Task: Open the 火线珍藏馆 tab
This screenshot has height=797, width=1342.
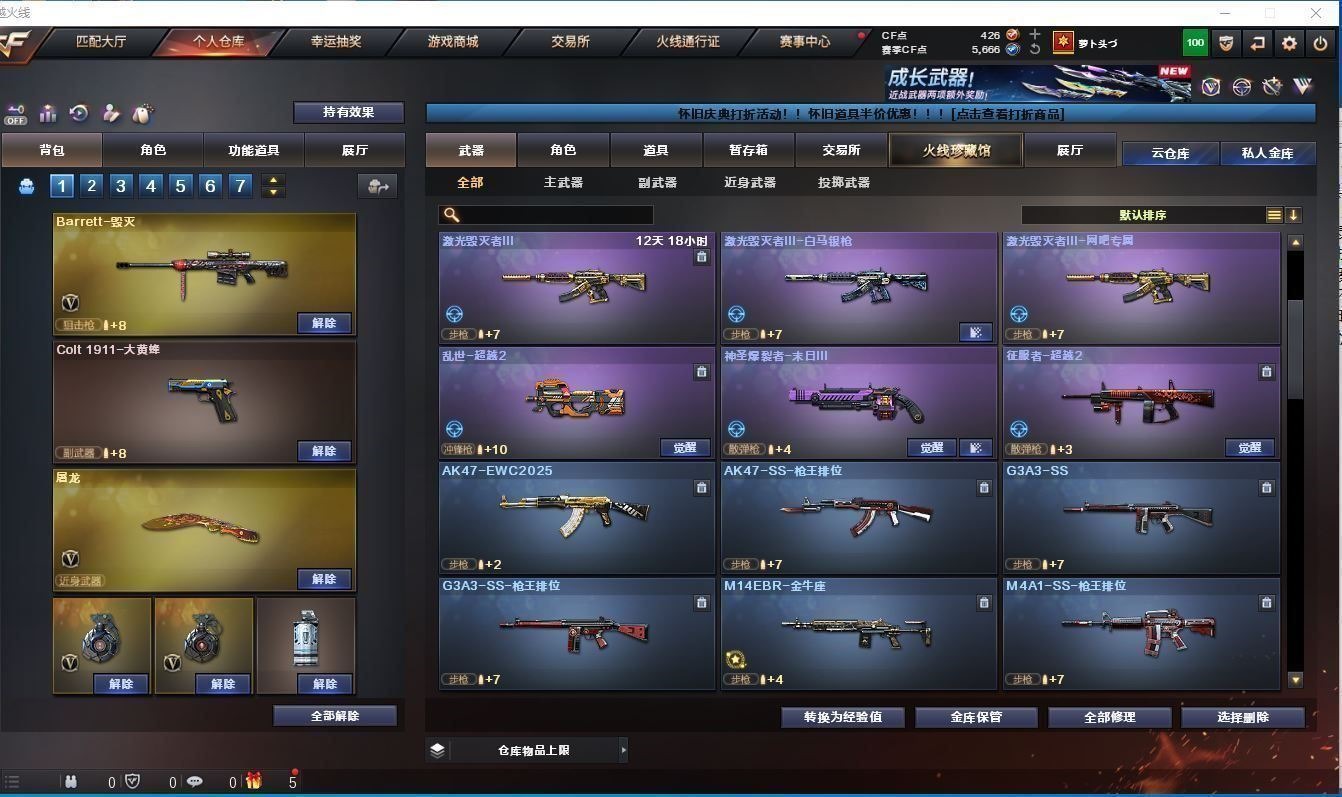Action: pos(955,150)
